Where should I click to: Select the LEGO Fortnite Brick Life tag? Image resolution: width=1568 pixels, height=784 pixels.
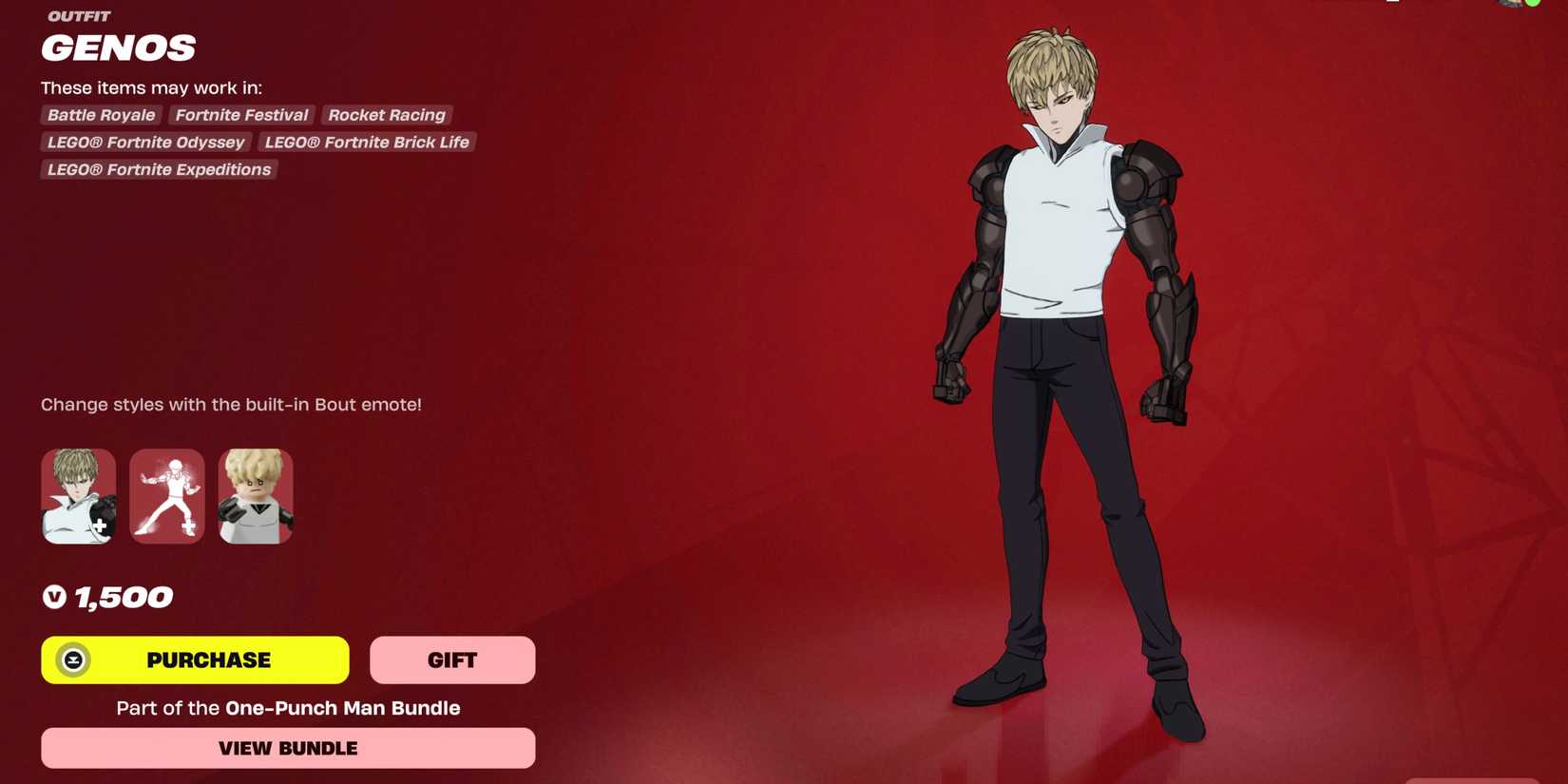coord(367,143)
